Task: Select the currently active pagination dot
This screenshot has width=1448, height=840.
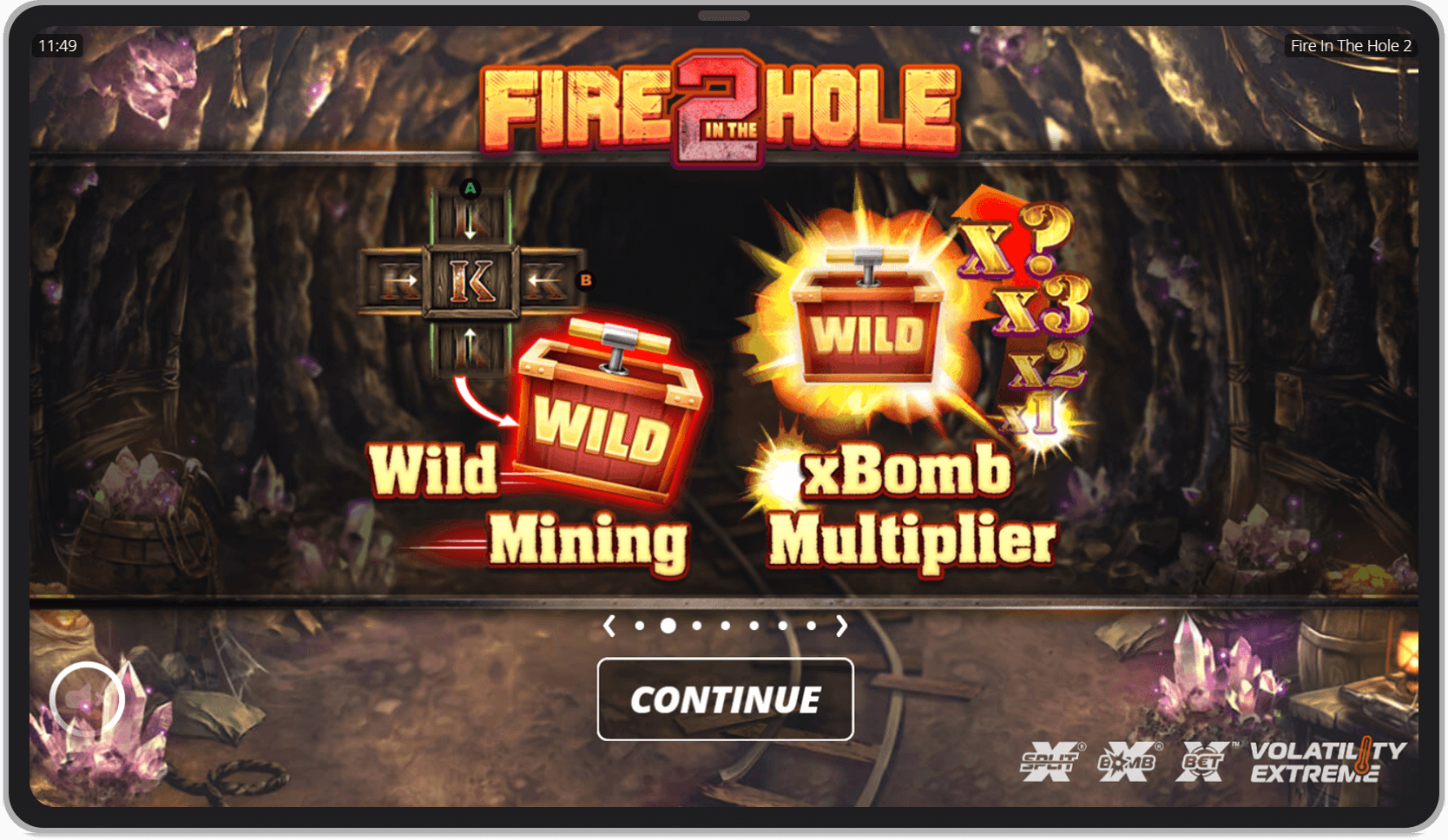Action: pyautogui.click(x=668, y=625)
